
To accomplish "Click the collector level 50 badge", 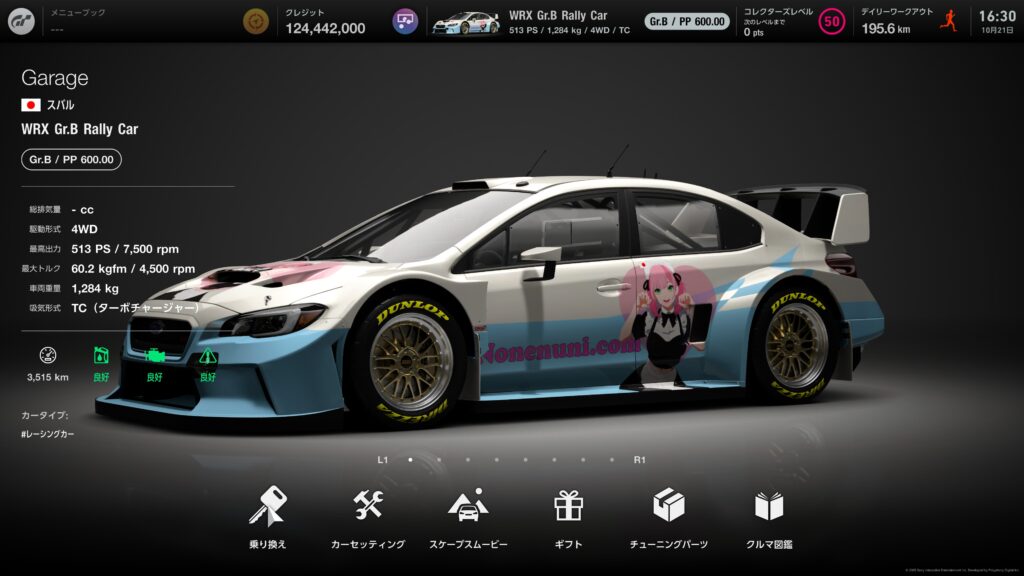I will pos(831,21).
